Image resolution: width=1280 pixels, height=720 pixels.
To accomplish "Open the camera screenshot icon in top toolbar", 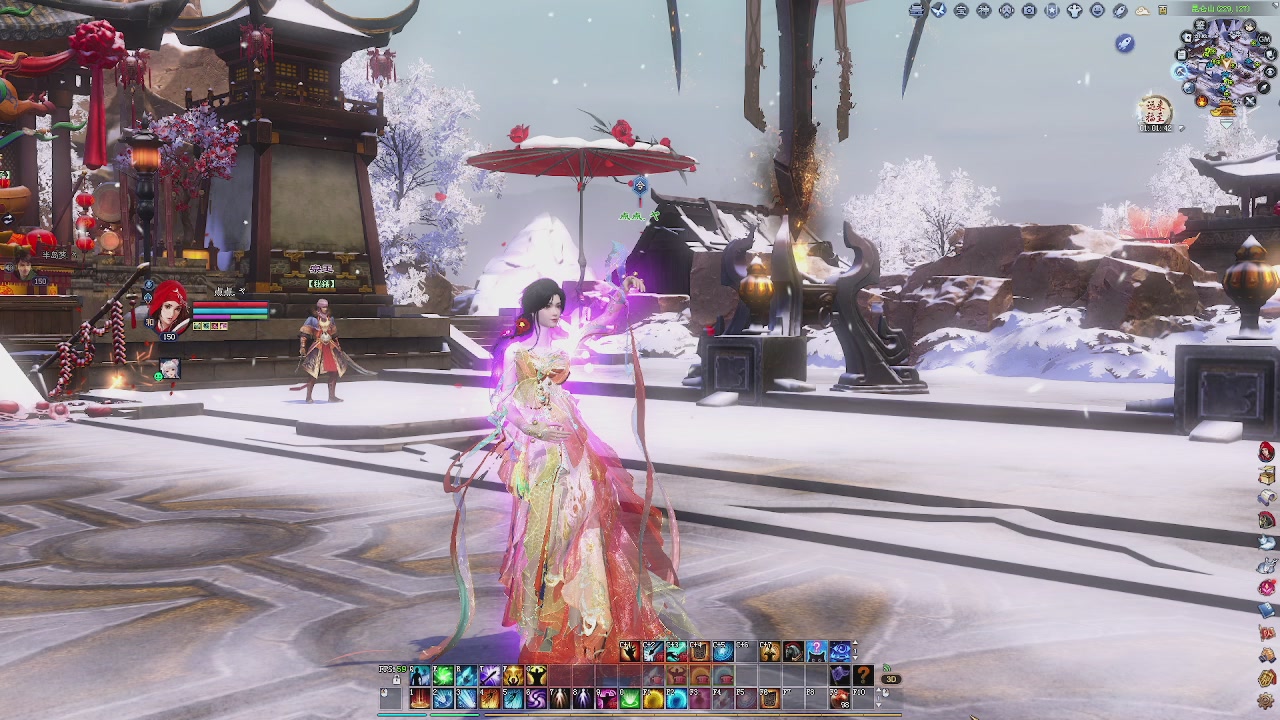I will tap(1029, 10).
